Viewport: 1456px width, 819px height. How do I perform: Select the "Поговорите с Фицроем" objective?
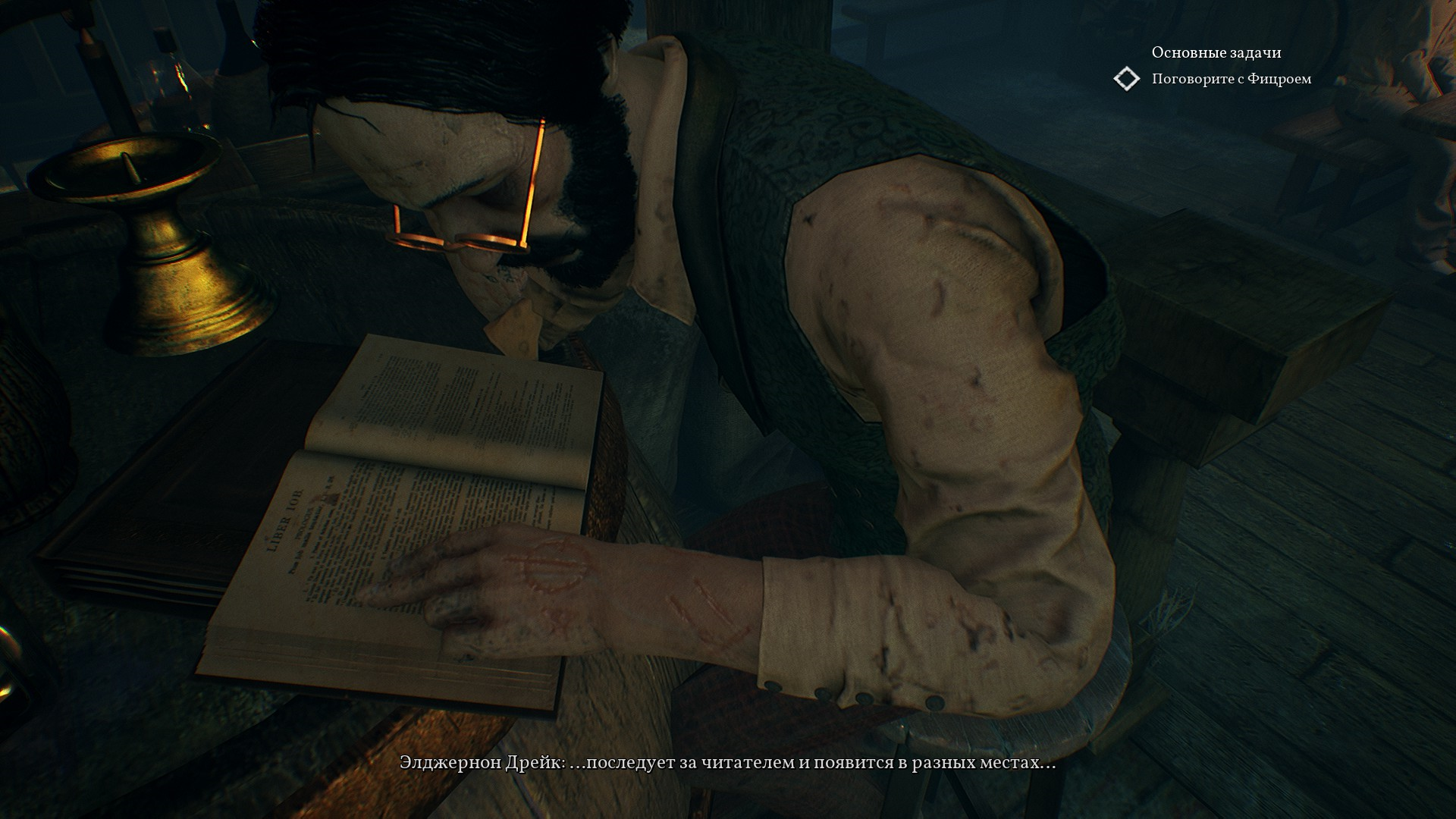coord(1231,79)
